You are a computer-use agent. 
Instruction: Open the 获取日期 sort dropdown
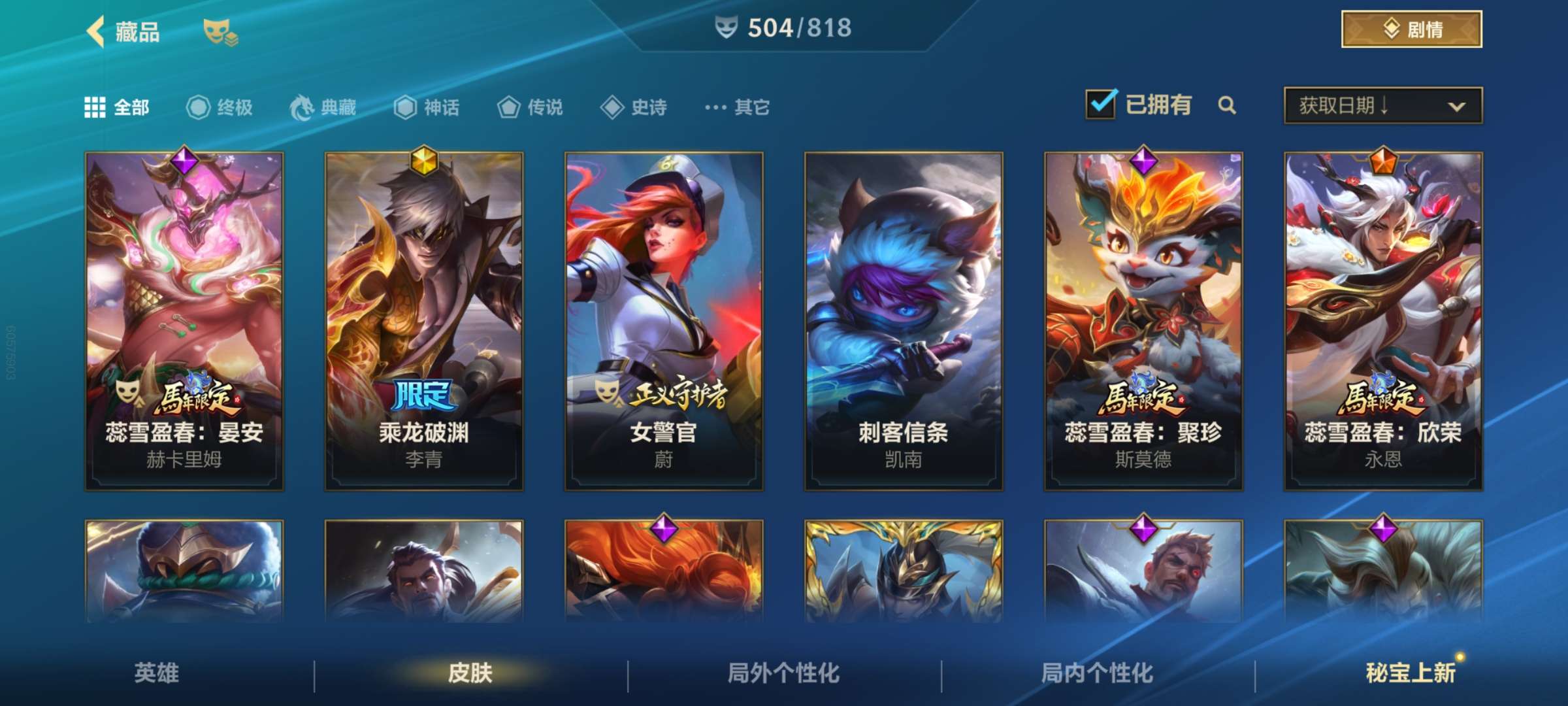pyautogui.click(x=1380, y=105)
